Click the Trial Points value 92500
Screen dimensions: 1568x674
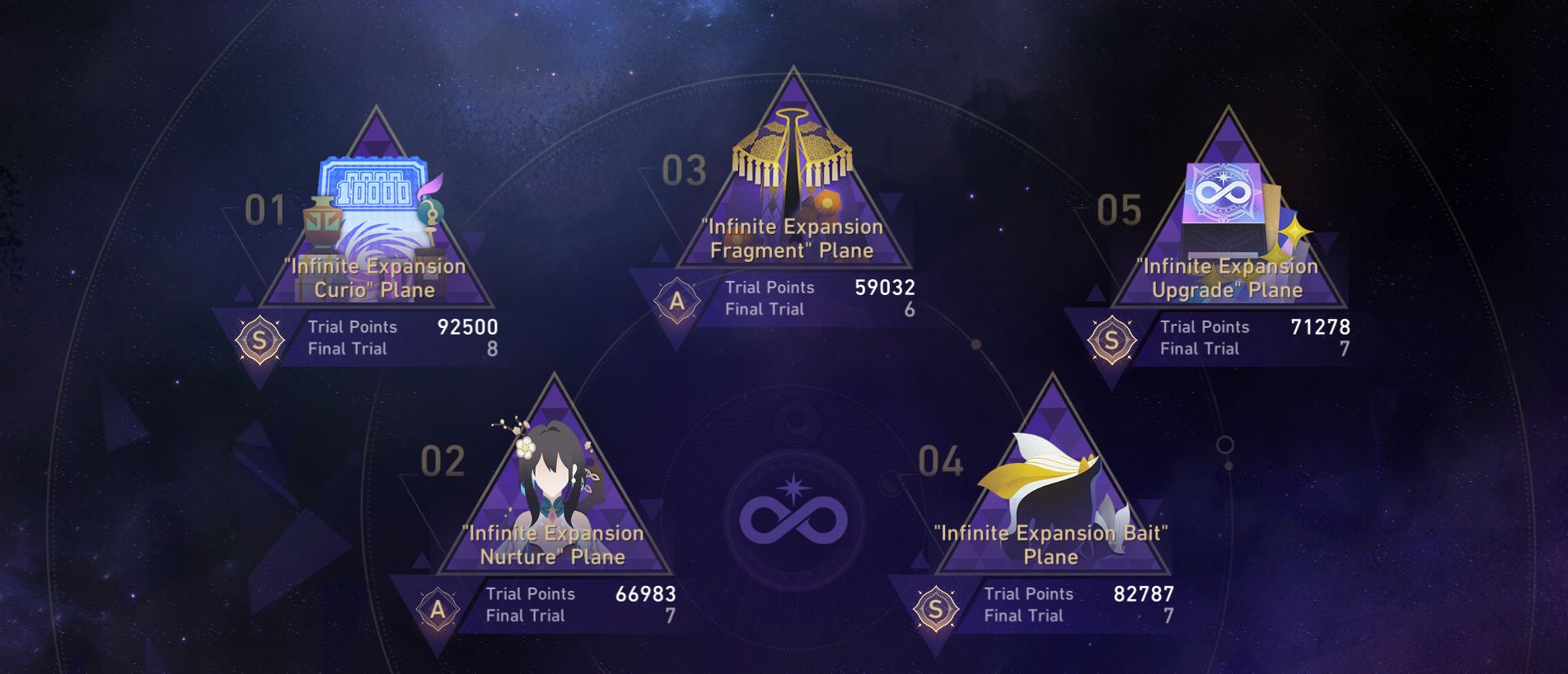click(466, 326)
